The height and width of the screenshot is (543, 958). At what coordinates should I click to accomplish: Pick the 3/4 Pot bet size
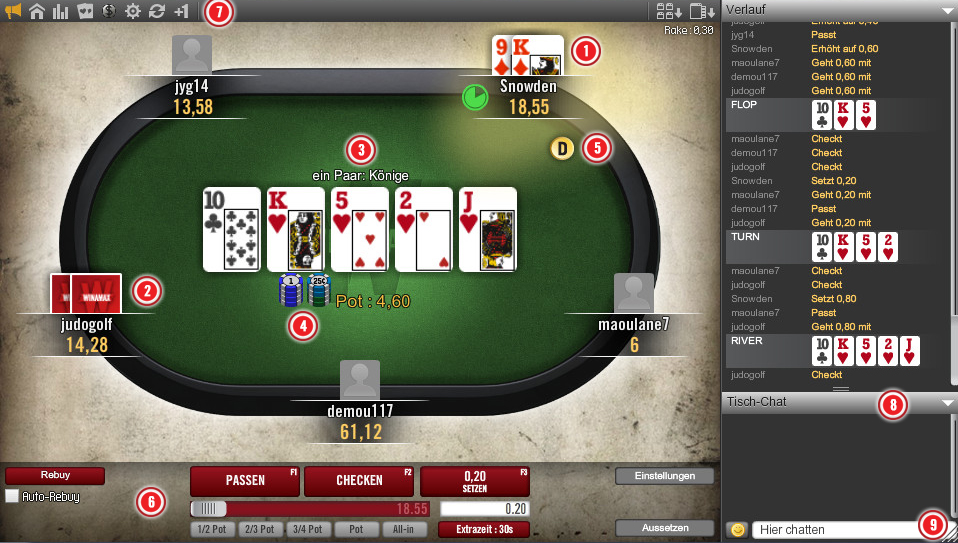307,529
